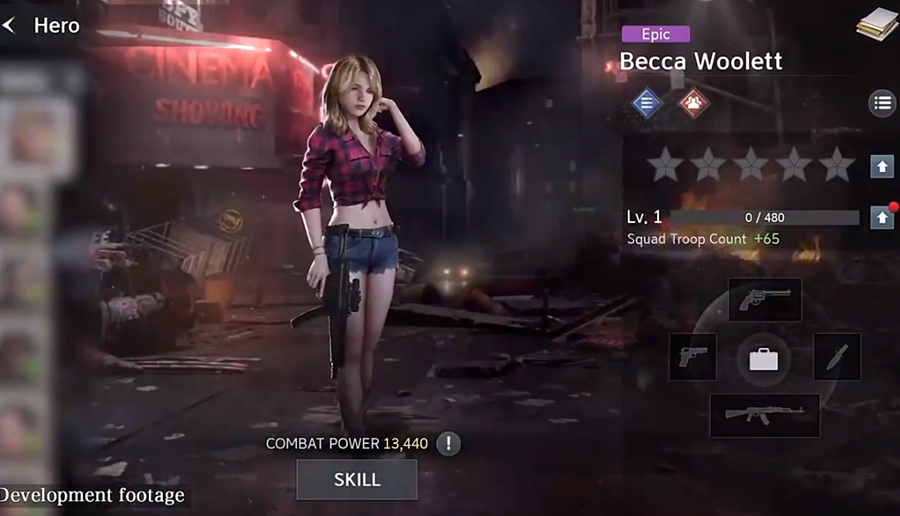The height and width of the screenshot is (516, 900).
Task: Click the star rank upgrade arrow
Action: point(881,166)
